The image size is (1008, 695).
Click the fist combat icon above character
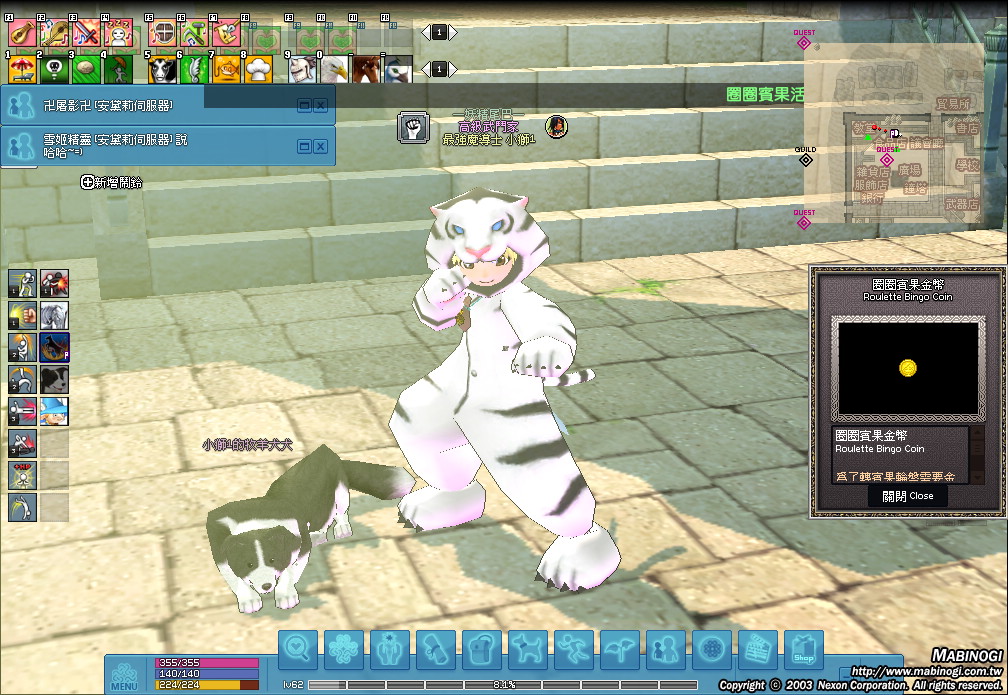[x=413, y=127]
